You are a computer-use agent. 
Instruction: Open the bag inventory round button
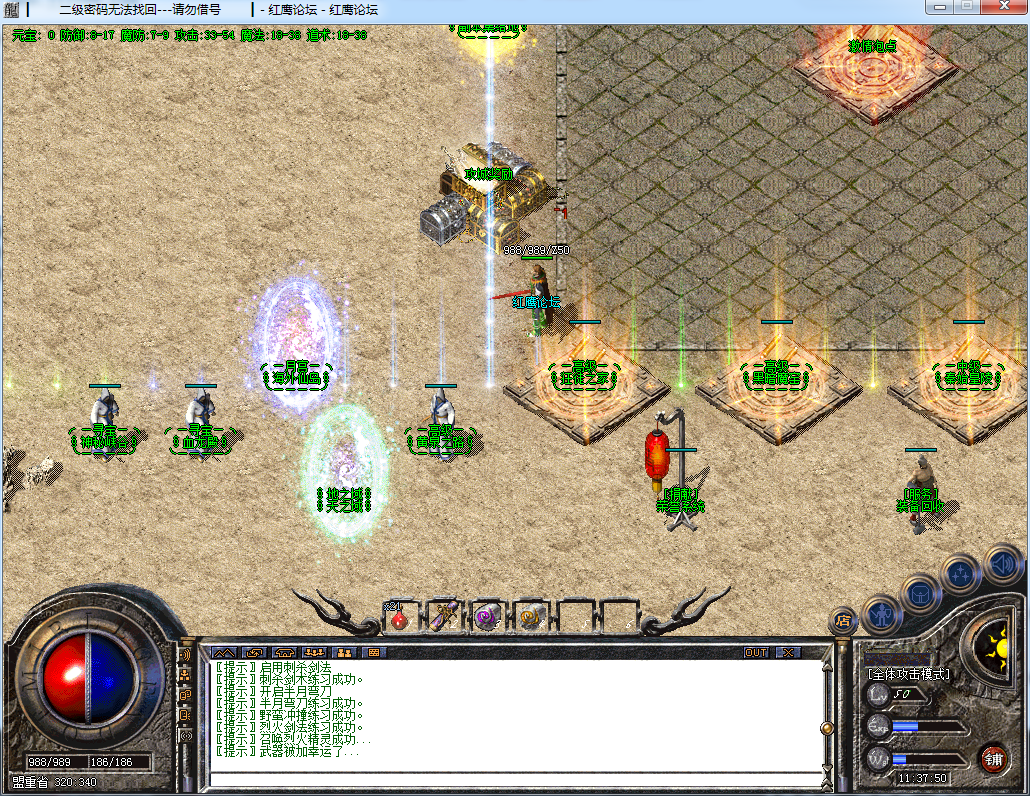(x=920, y=593)
